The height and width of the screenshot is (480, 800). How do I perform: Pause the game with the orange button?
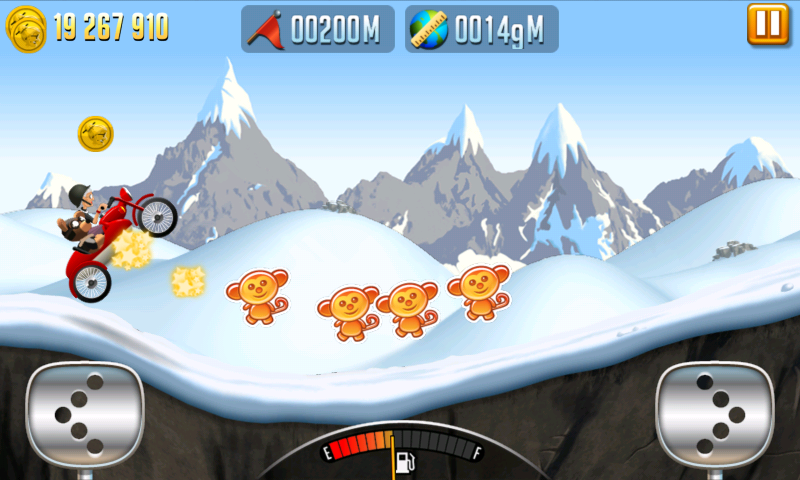tap(768, 24)
